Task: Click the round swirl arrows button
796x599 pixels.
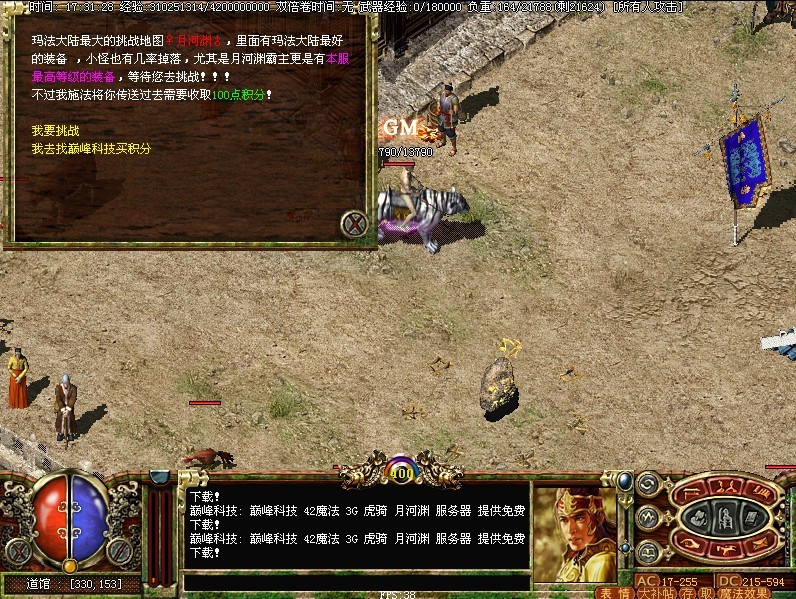Action: tap(648, 485)
